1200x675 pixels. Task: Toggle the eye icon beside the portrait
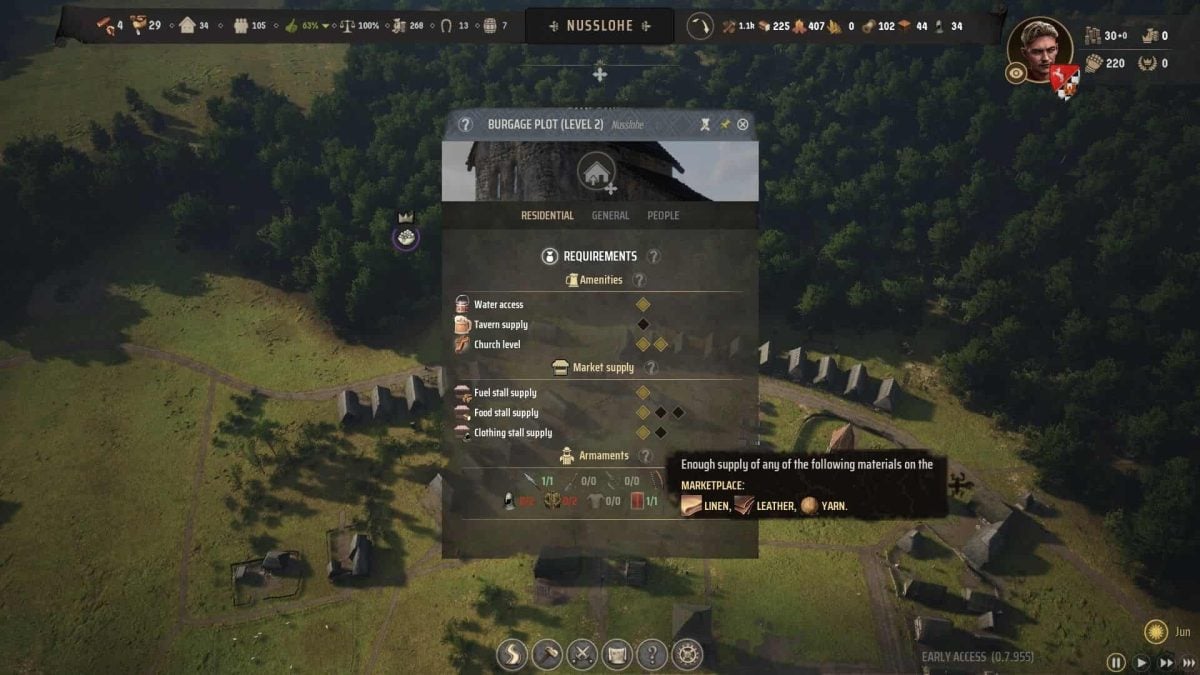[x=1016, y=73]
